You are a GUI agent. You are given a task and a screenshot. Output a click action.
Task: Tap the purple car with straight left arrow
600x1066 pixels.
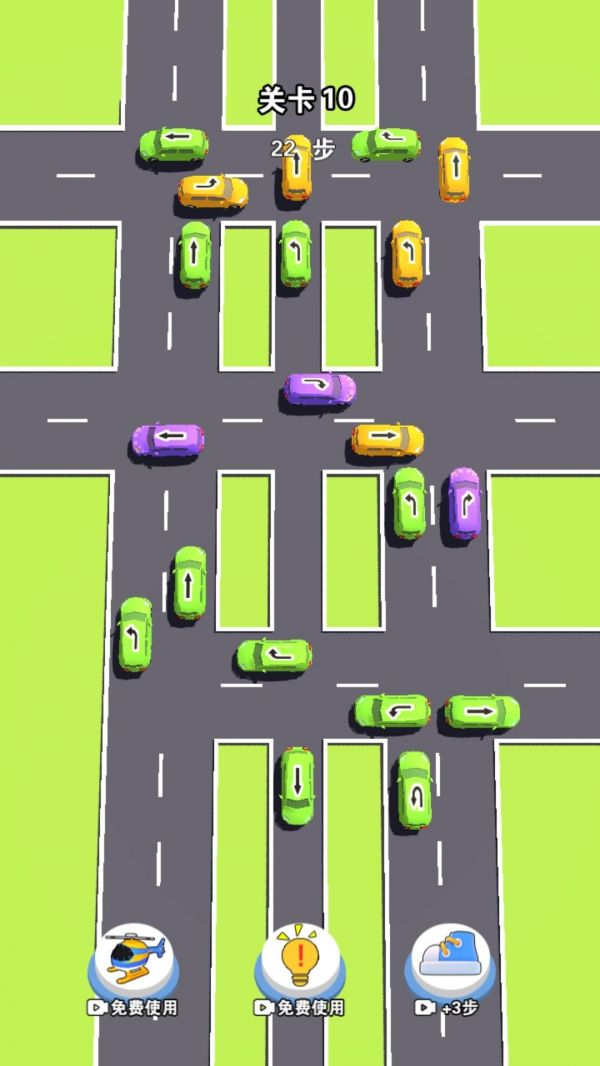(168, 439)
